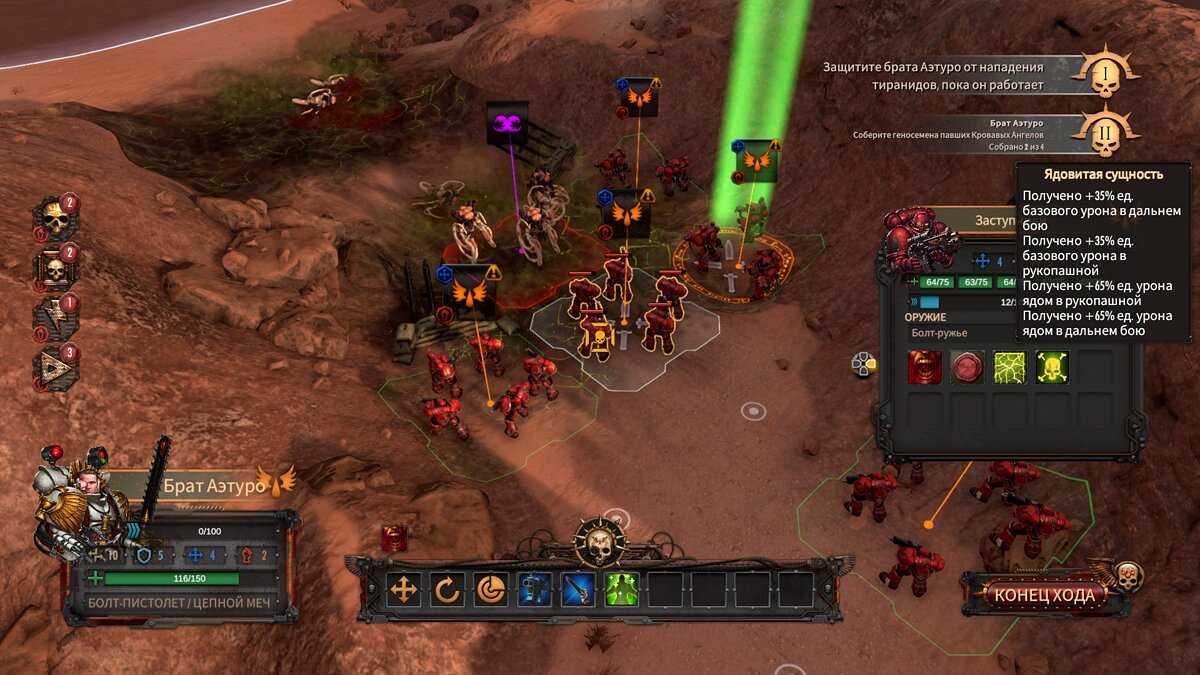1200x675 pixels.
Task: Select the lightning bolt unit-group icon
Action: click(x=54, y=317)
